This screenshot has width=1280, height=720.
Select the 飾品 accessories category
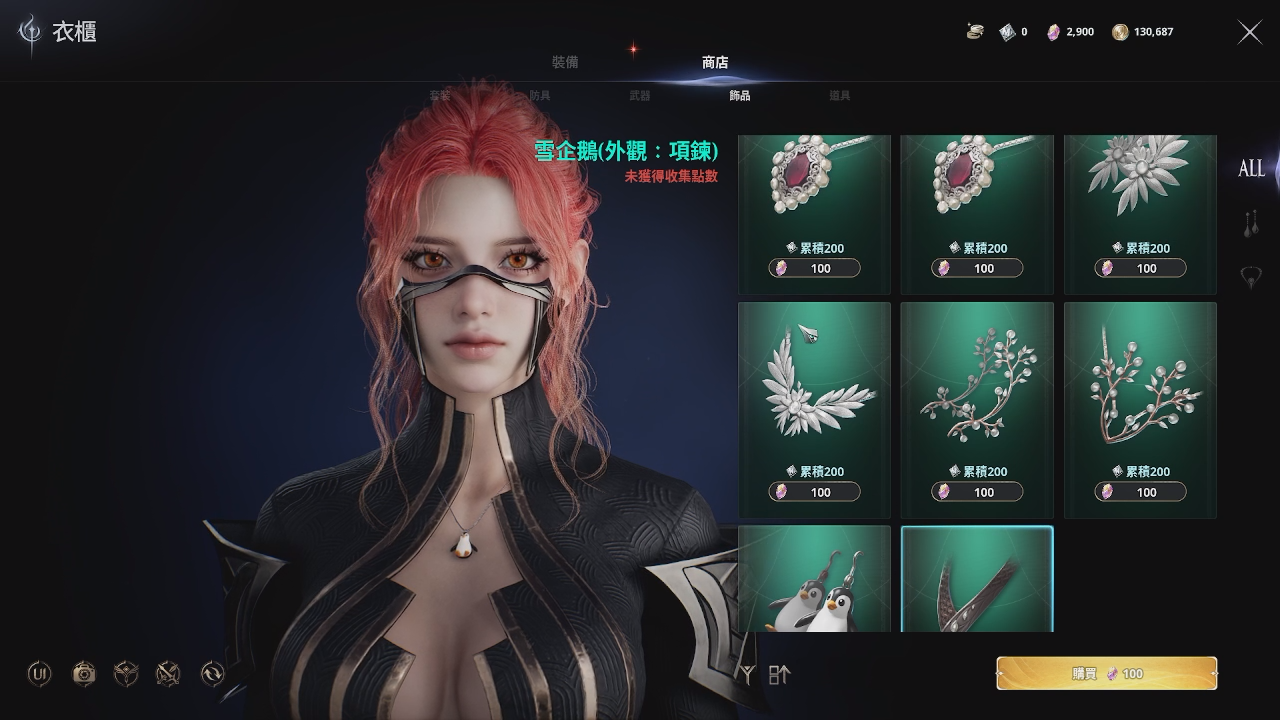pos(740,96)
